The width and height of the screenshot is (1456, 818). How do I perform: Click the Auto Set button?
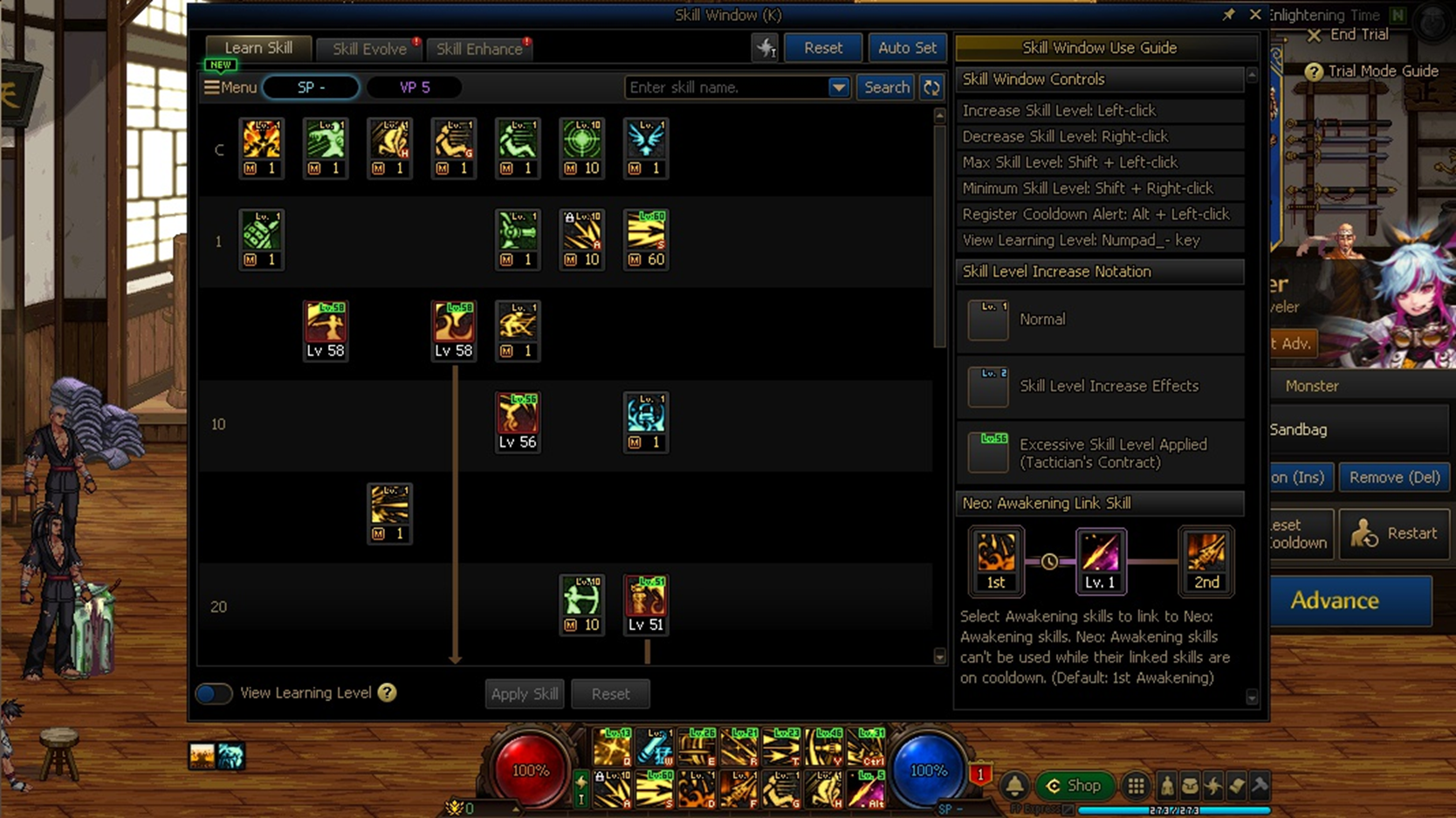[x=906, y=48]
